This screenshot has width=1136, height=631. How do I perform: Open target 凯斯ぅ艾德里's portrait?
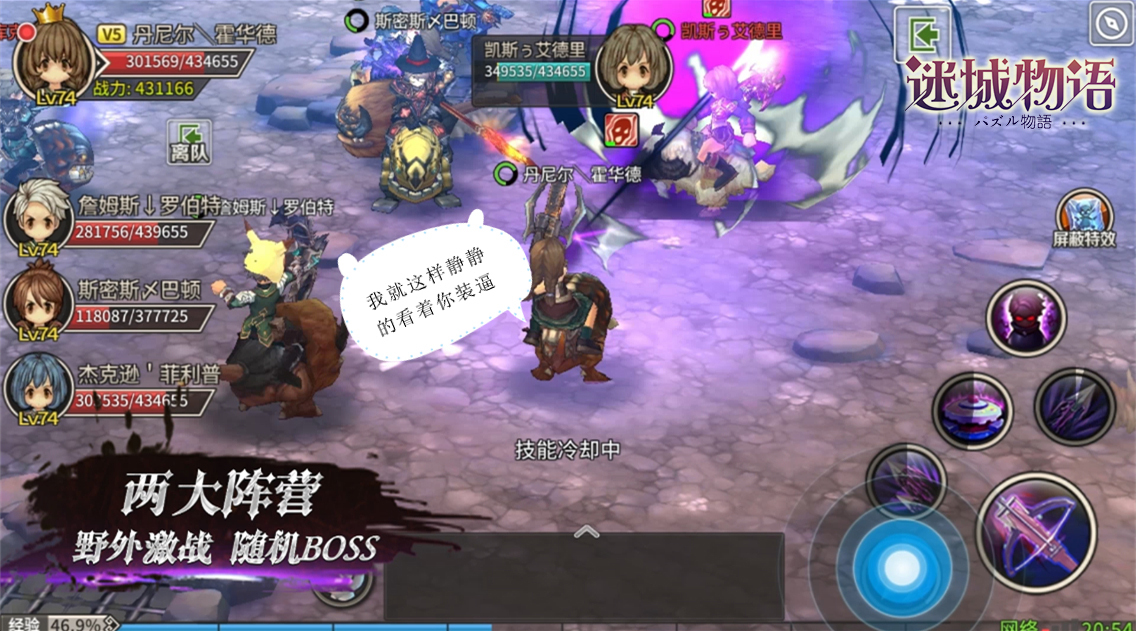point(633,65)
